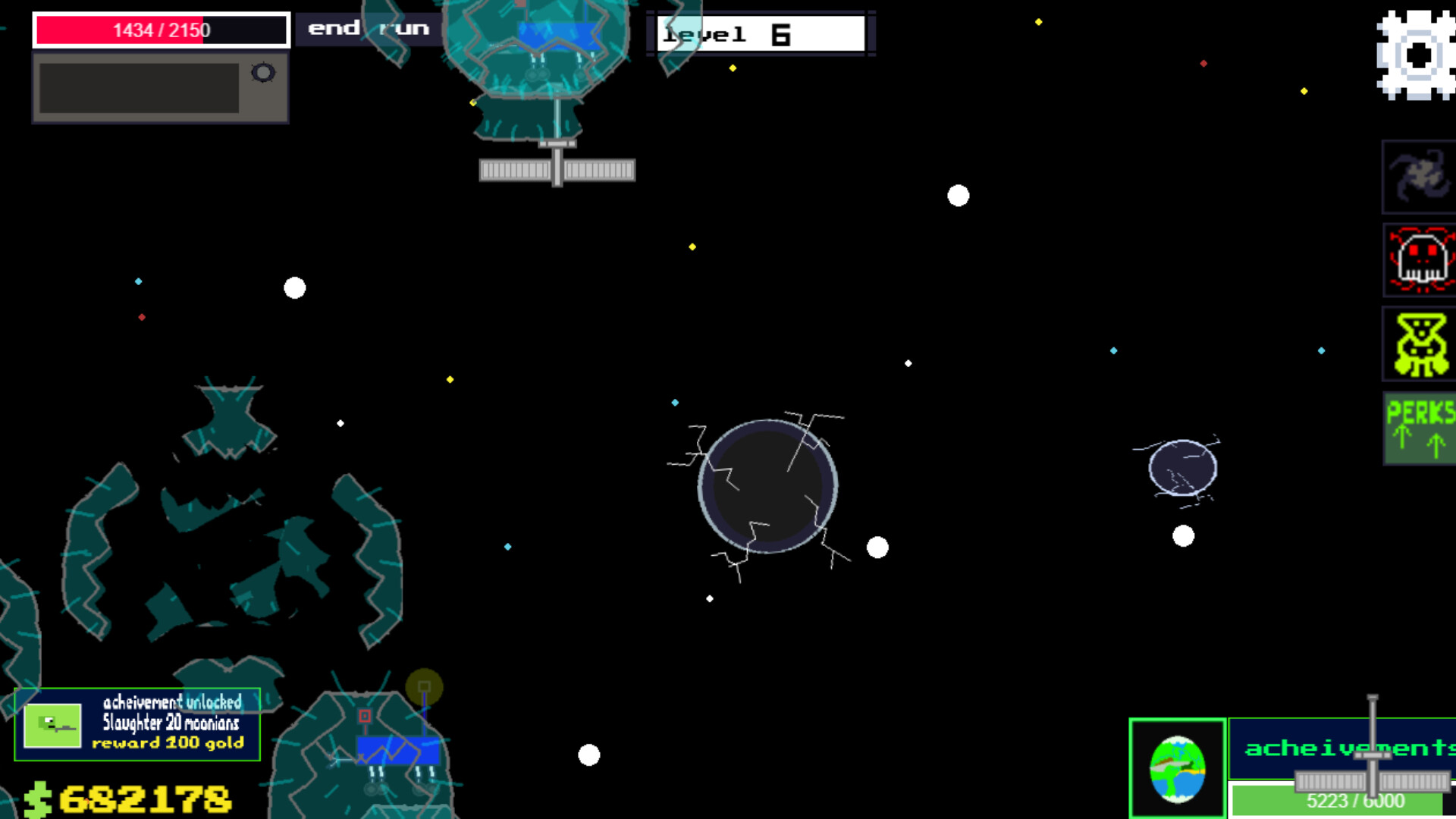
Task: Click the end run button
Action: (x=368, y=29)
